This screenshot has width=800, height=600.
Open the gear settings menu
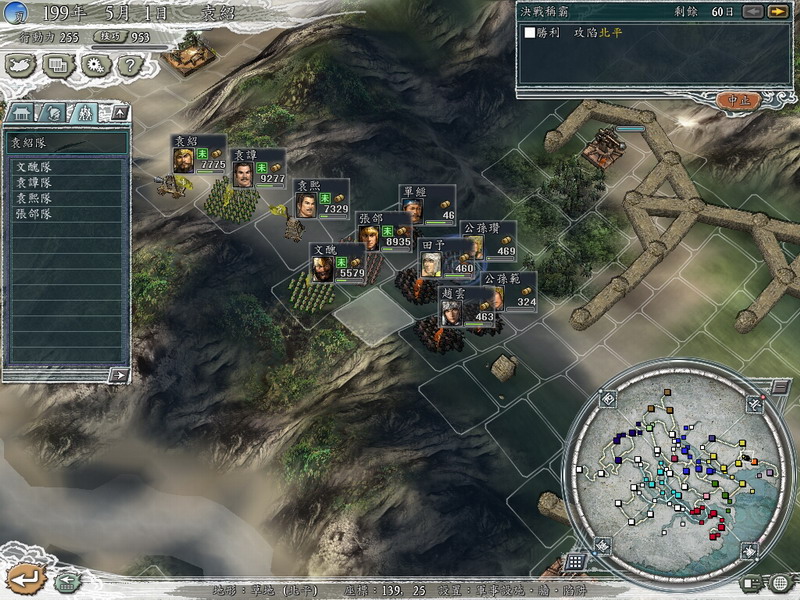click(x=94, y=65)
